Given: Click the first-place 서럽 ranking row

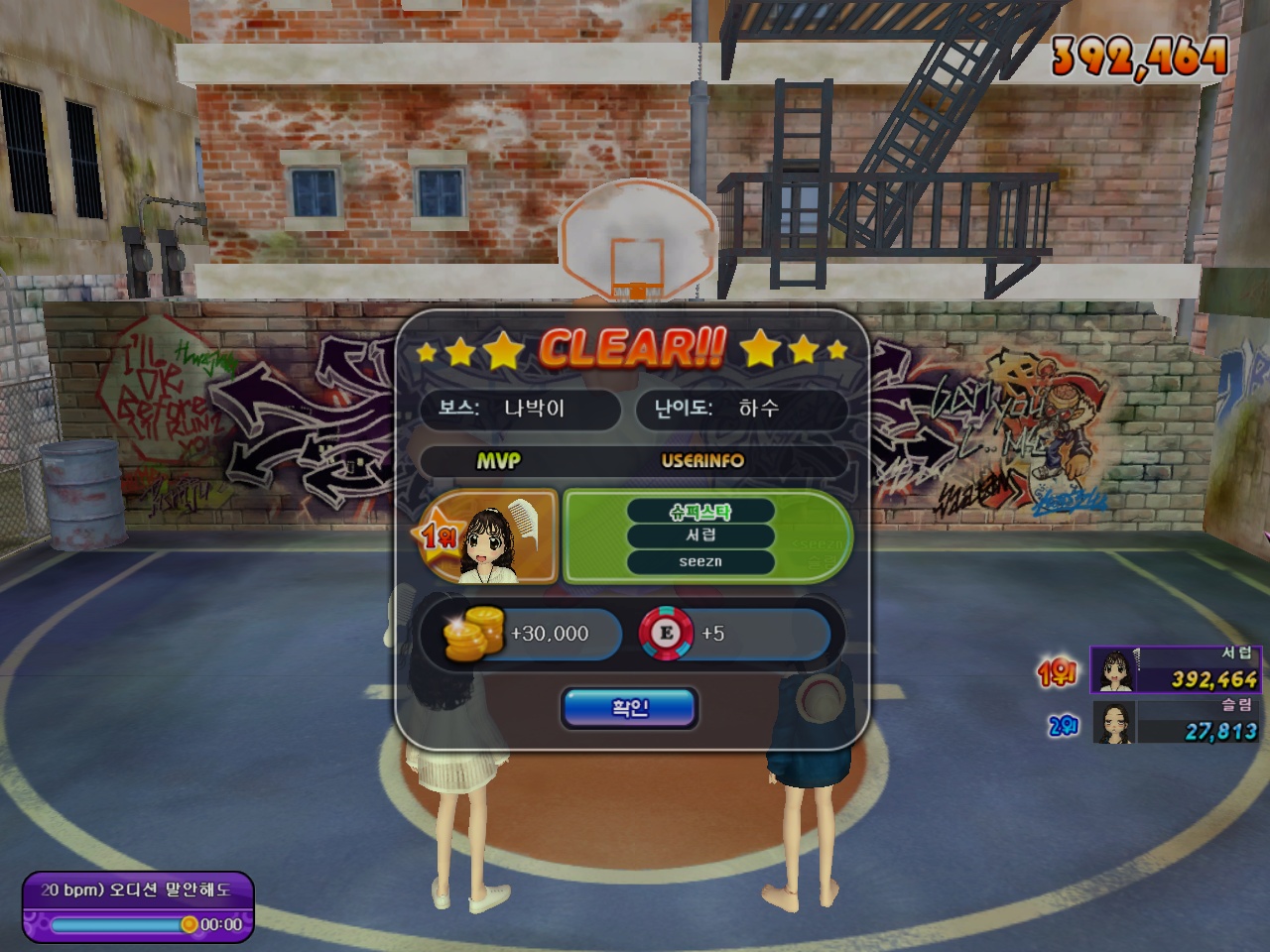Looking at the screenshot, I should click(1175, 669).
